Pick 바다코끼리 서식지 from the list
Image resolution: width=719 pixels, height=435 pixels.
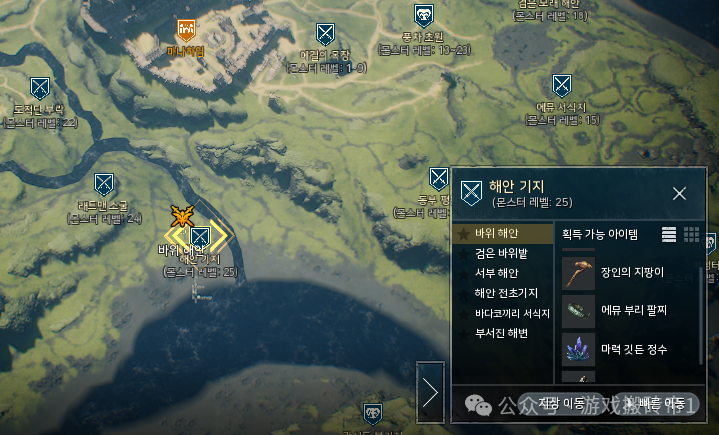(x=513, y=313)
